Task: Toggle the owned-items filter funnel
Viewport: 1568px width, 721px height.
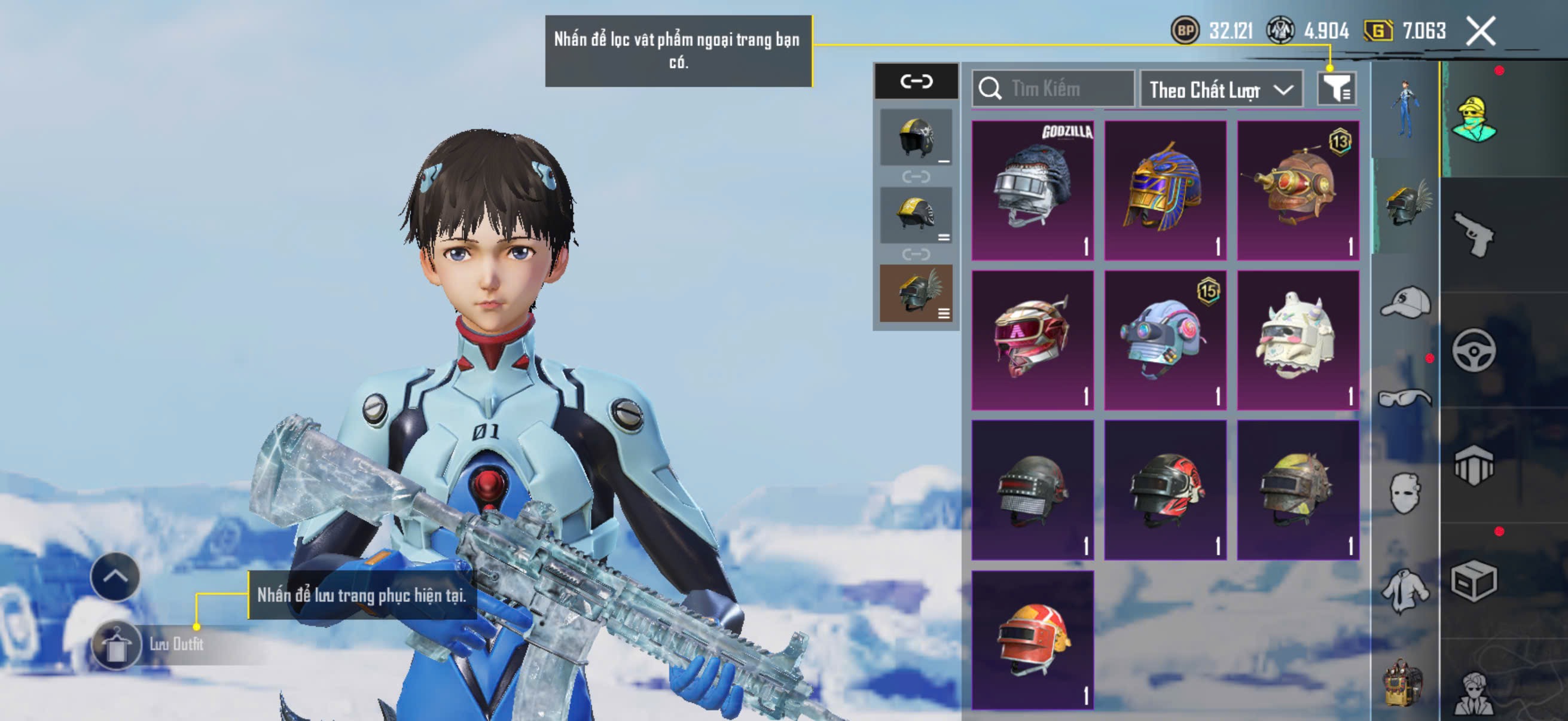Action: [1336, 90]
